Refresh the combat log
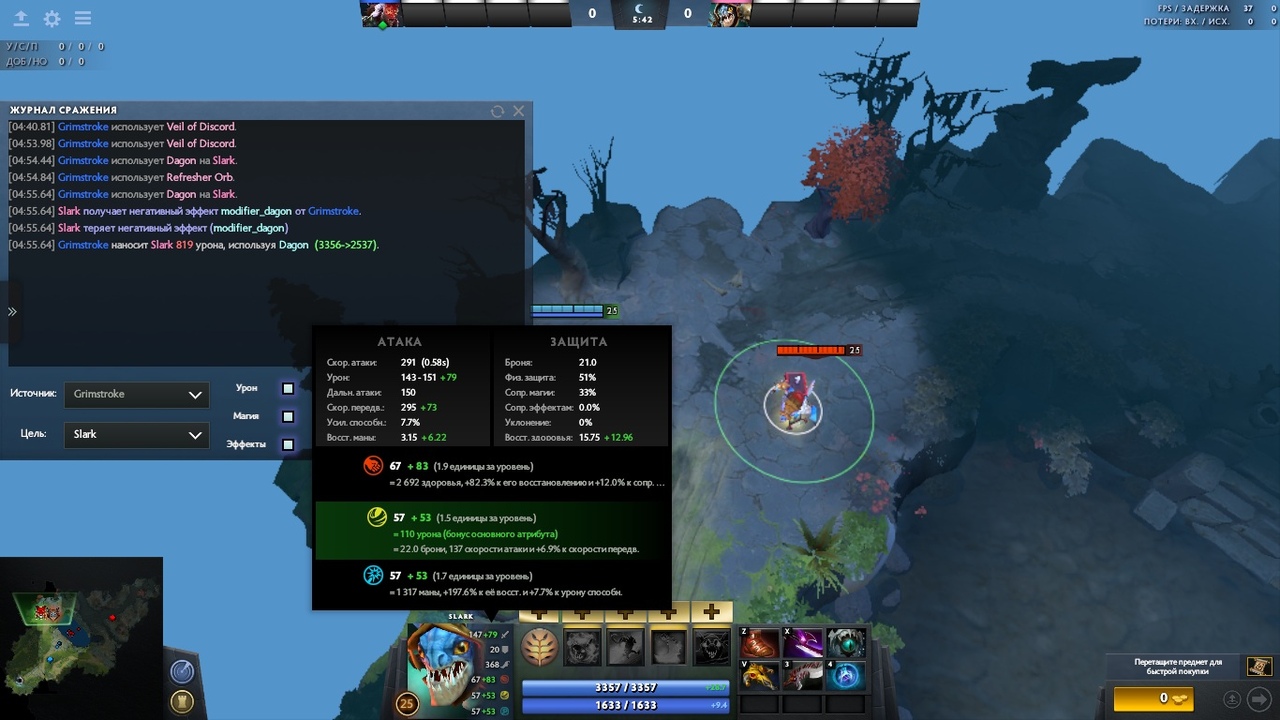Viewport: 1280px width, 720px height. coord(497,111)
